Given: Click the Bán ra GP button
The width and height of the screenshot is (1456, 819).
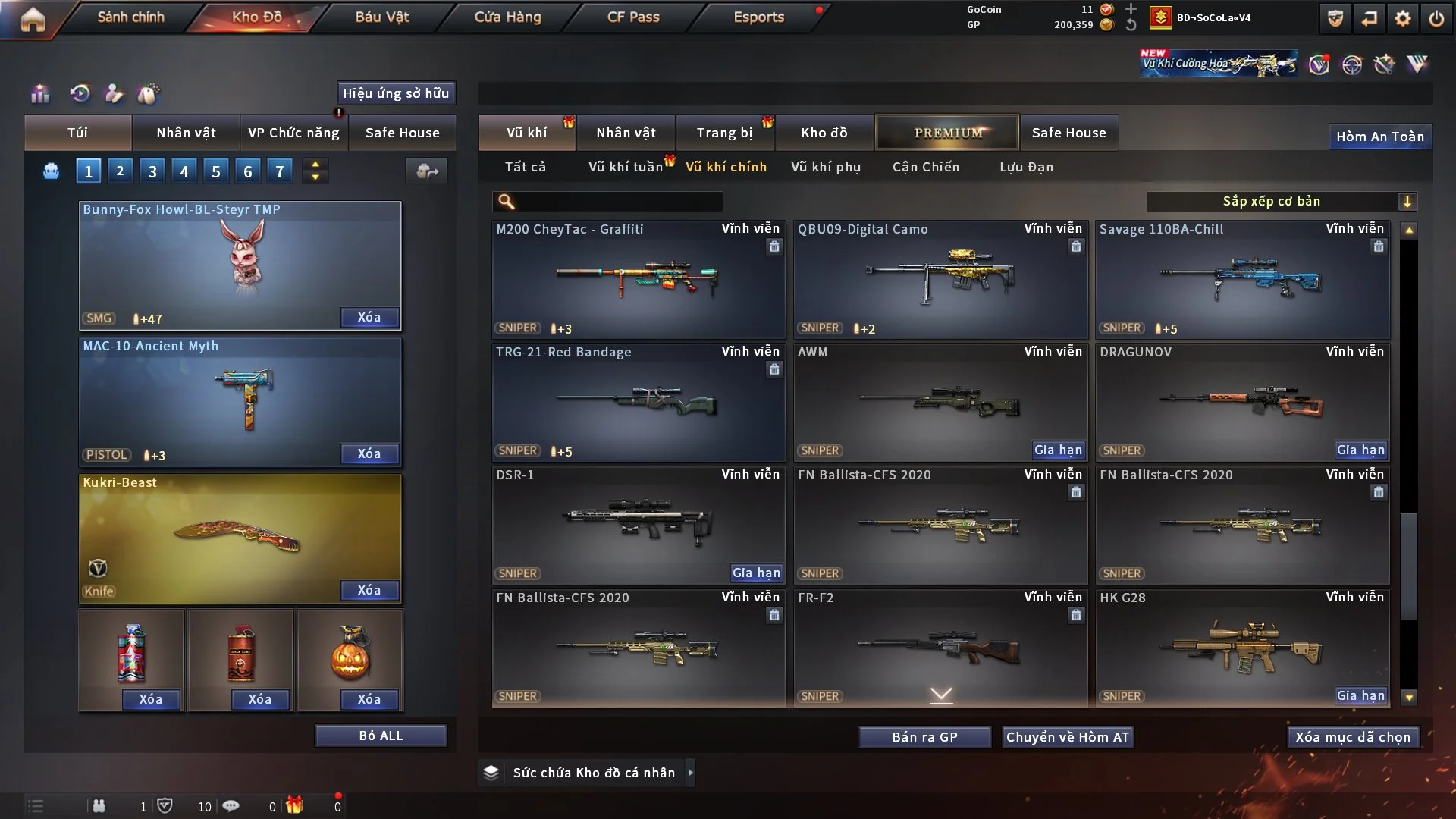Looking at the screenshot, I should pos(924,736).
